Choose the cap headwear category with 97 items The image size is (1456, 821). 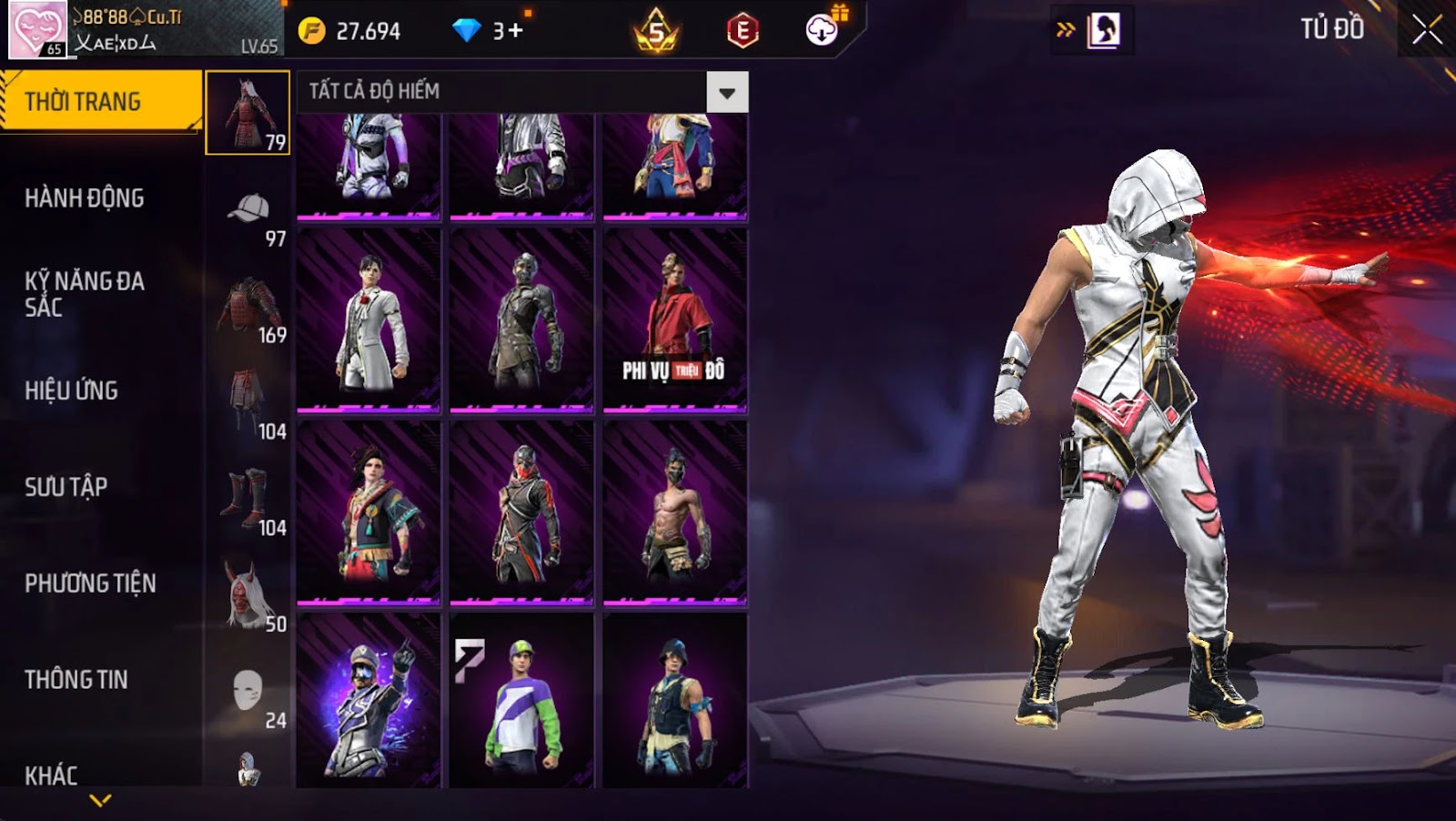[248, 214]
